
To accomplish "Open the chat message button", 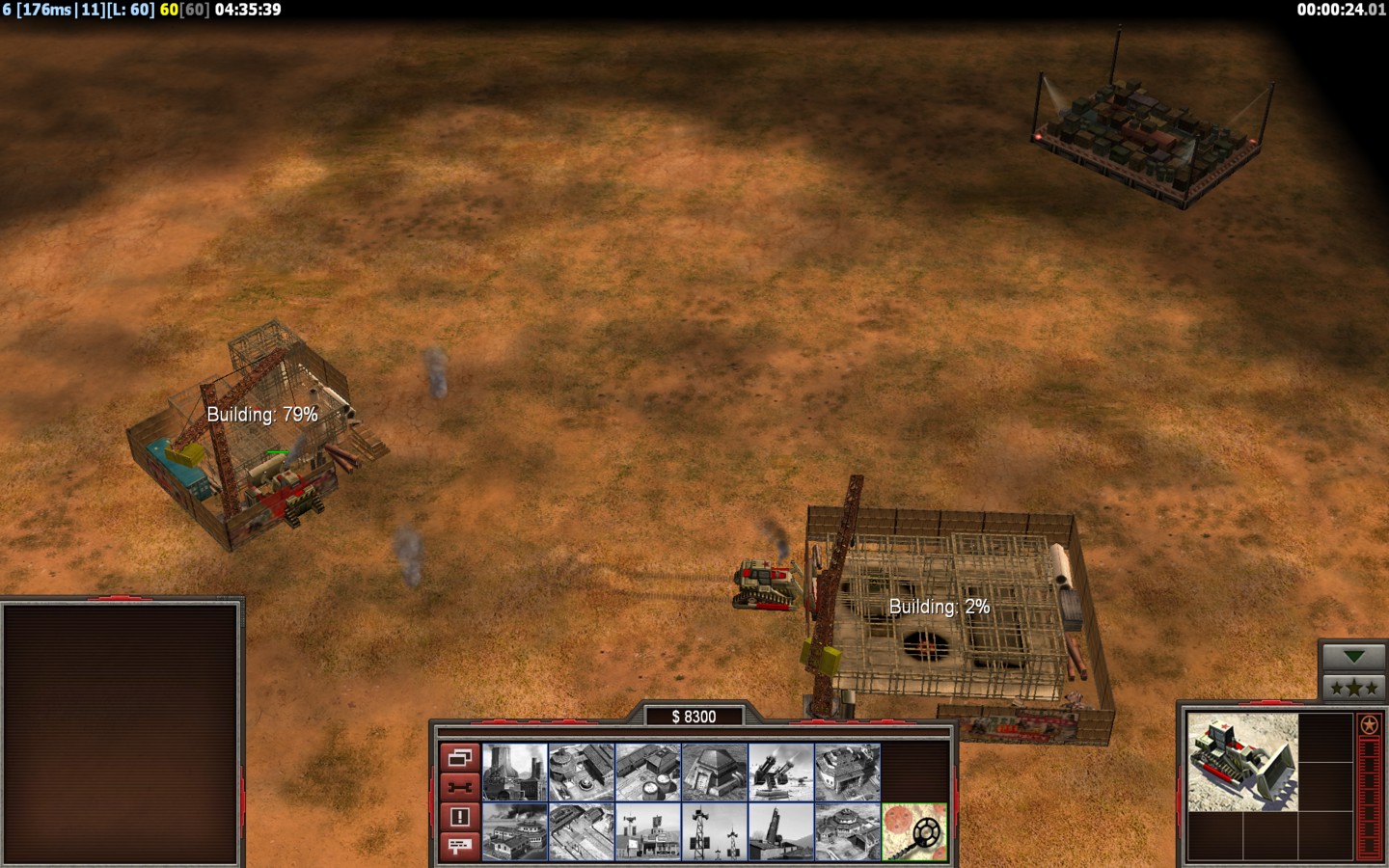I will coord(459,846).
